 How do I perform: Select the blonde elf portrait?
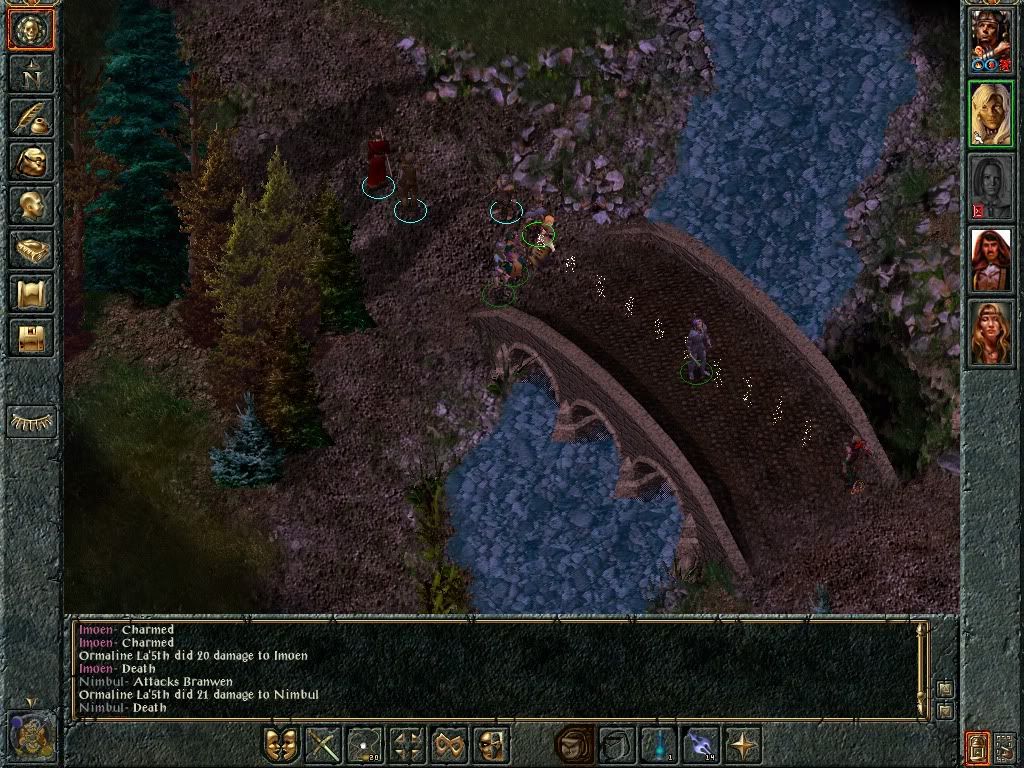pyautogui.click(x=991, y=114)
